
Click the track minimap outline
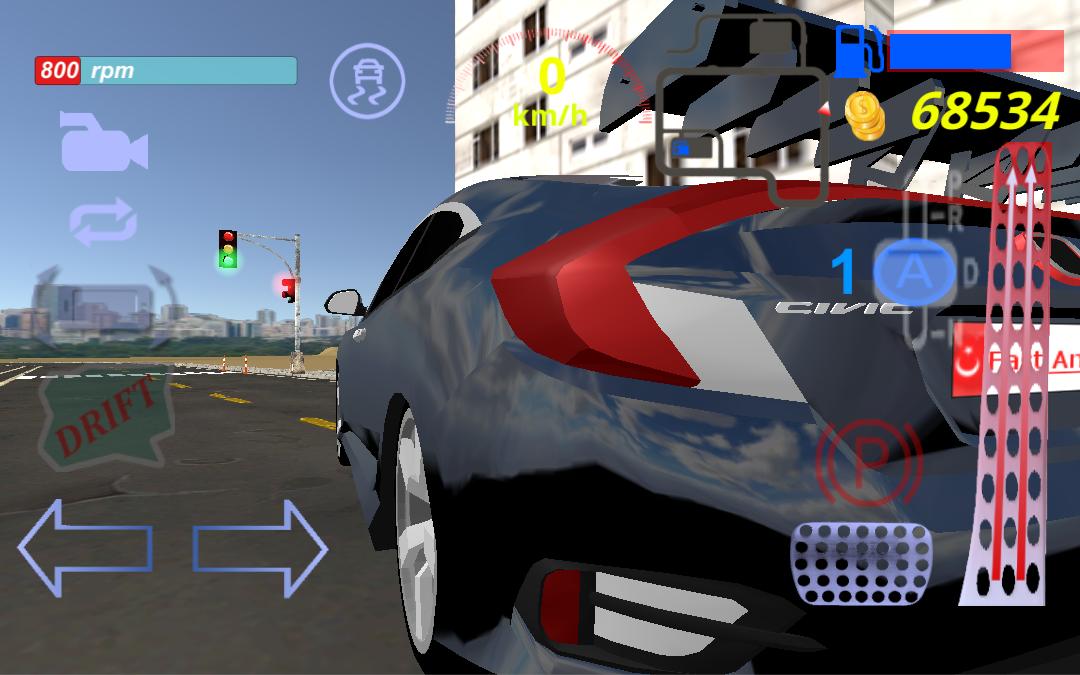tap(742, 108)
